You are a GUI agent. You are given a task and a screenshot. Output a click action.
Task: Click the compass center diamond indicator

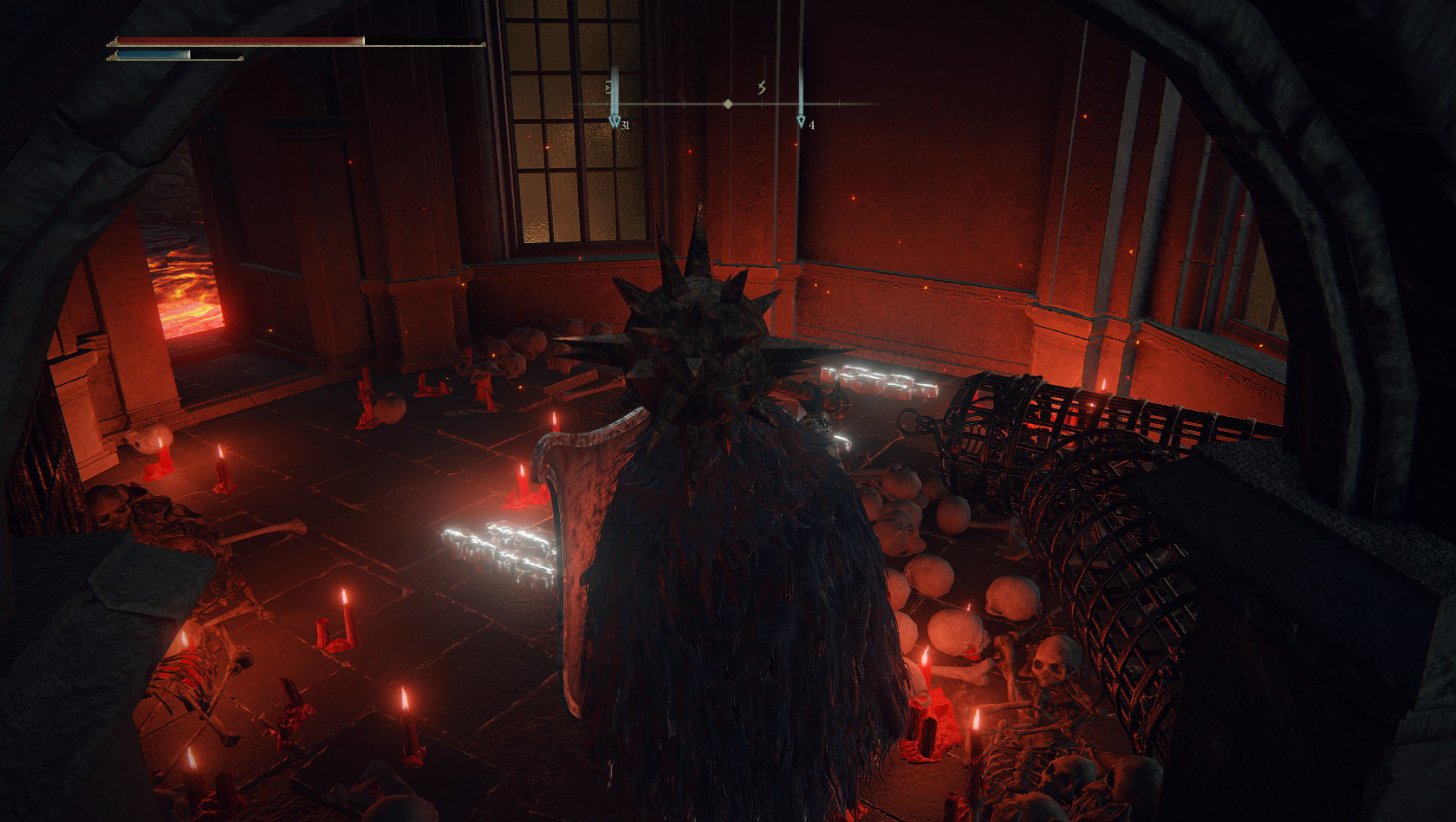coord(728,104)
